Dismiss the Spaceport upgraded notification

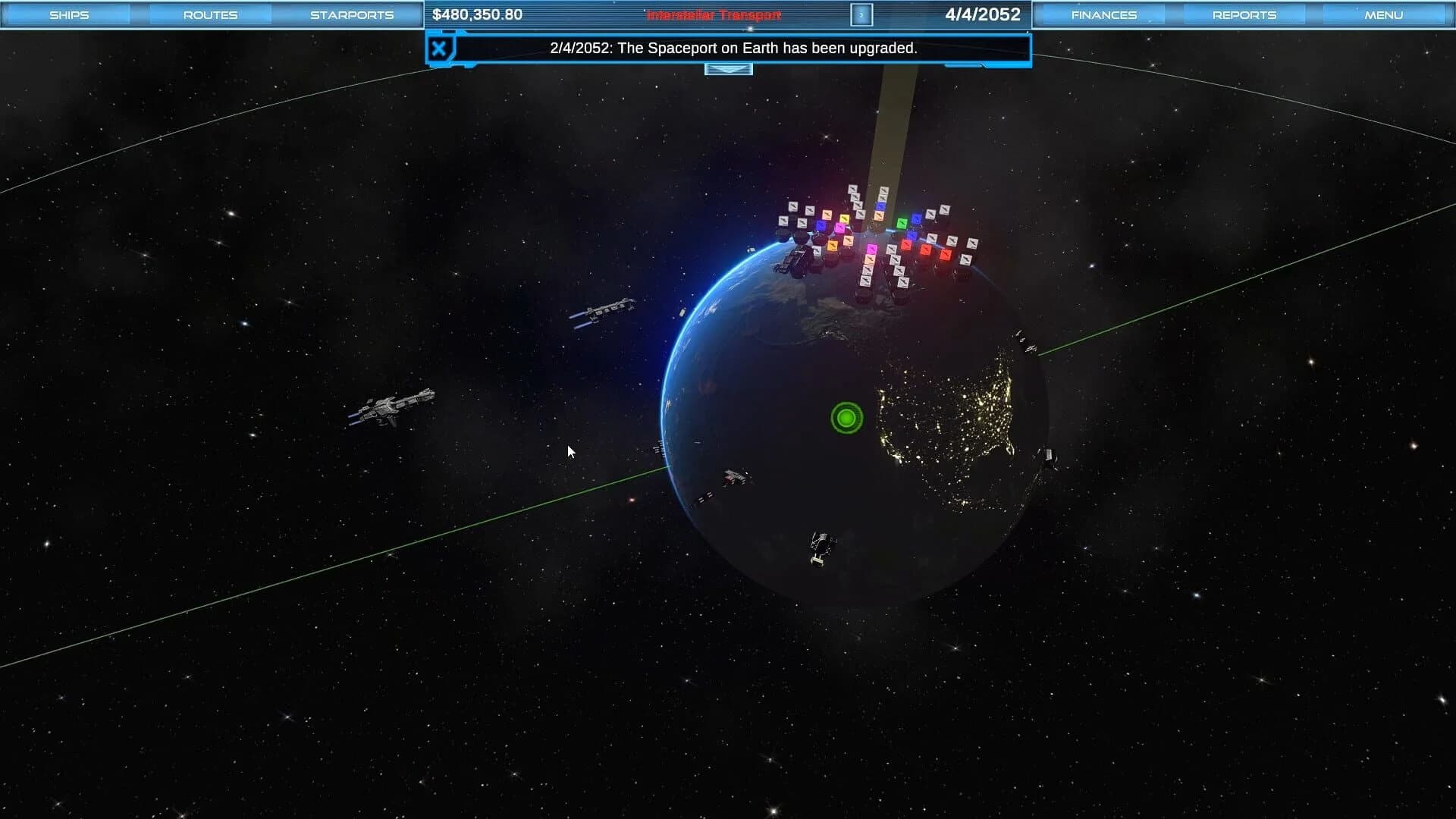click(x=438, y=48)
